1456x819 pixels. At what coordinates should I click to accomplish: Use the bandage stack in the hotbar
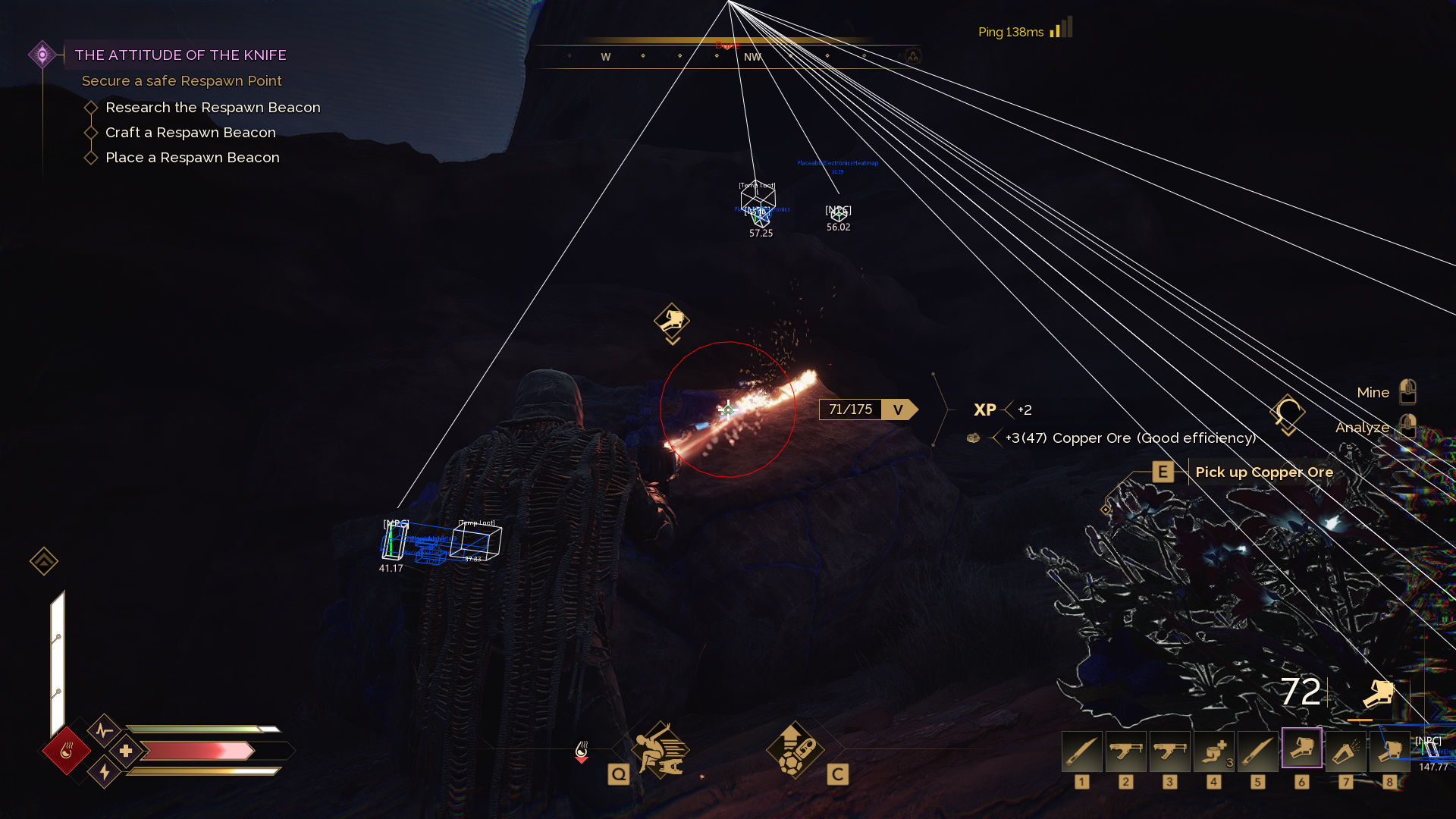click(x=1213, y=751)
